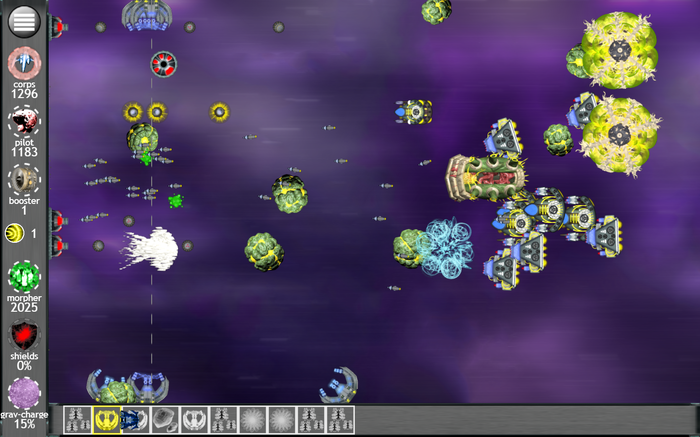The height and width of the screenshot is (437, 700).
Task: Activate the booster icon
Action: coord(23,180)
